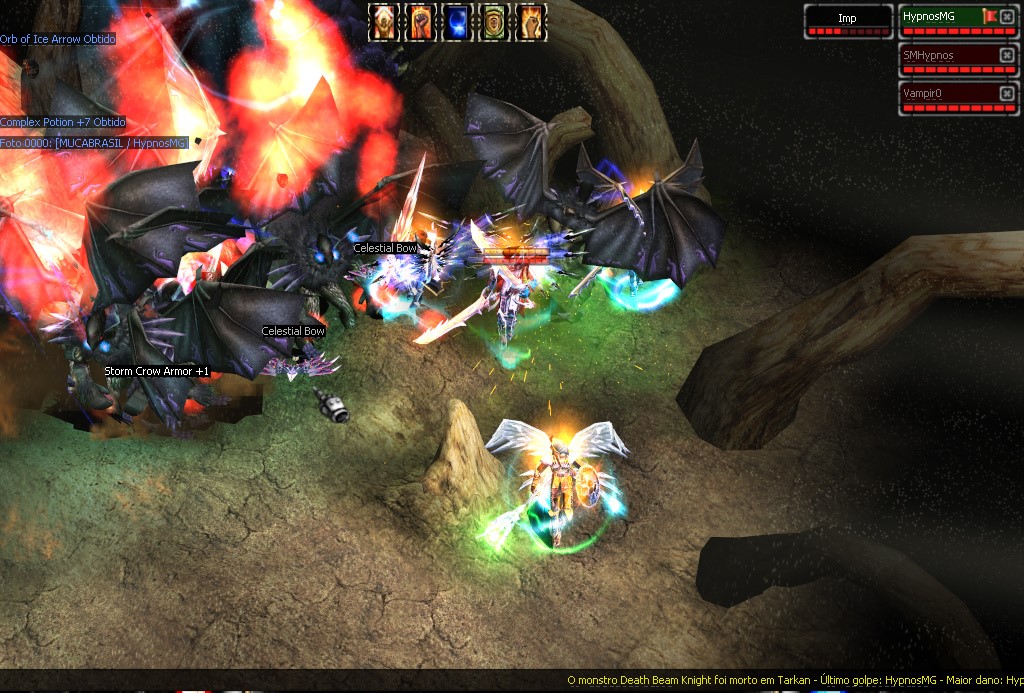Image resolution: width=1024 pixels, height=693 pixels.
Task: Remove HypnosMG using its X button
Action: 1007,16
